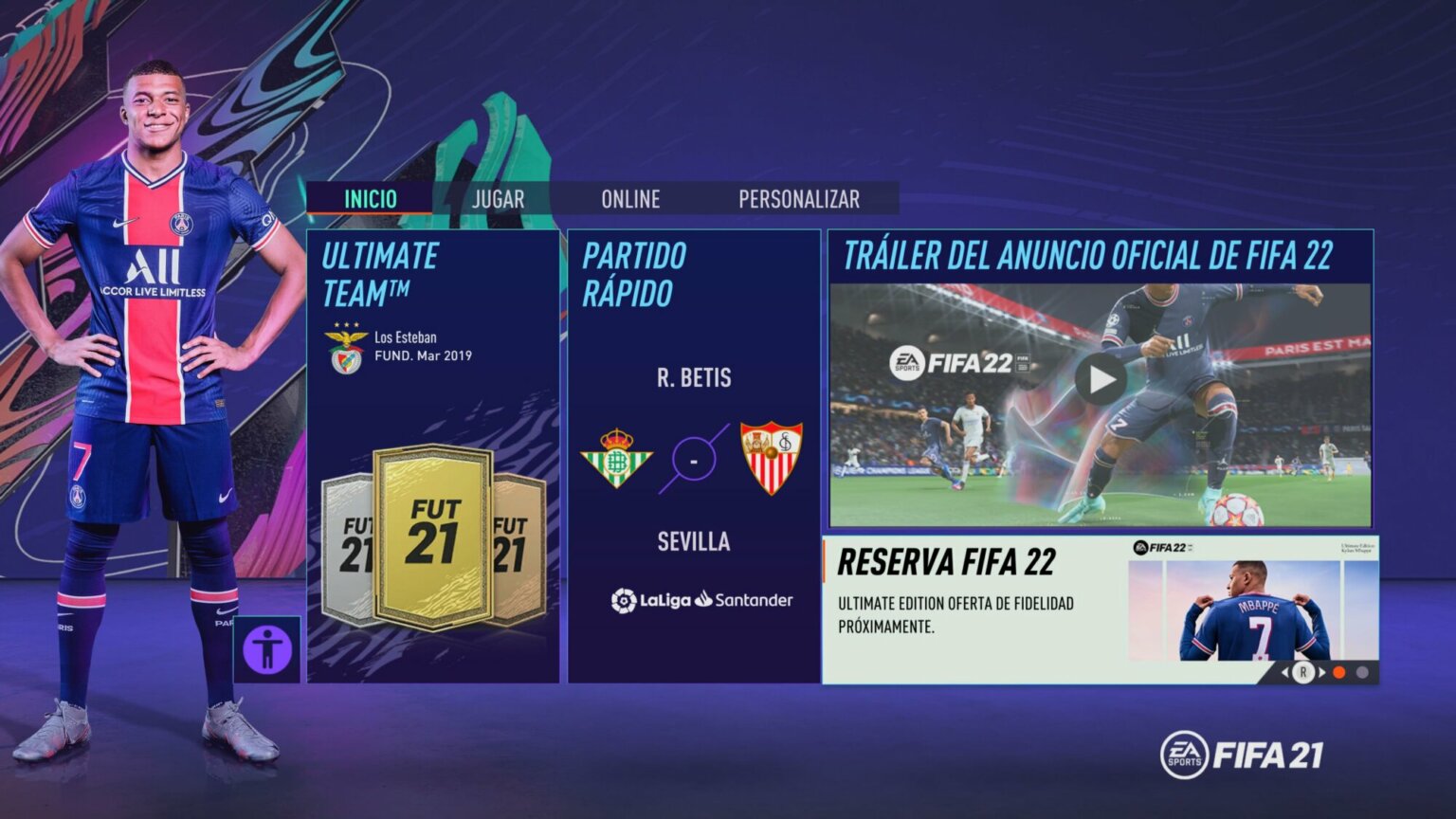Viewport: 1456px width, 819px height.
Task: Open the ONLINE tab
Action: pyautogui.click(x=631, y=199)
